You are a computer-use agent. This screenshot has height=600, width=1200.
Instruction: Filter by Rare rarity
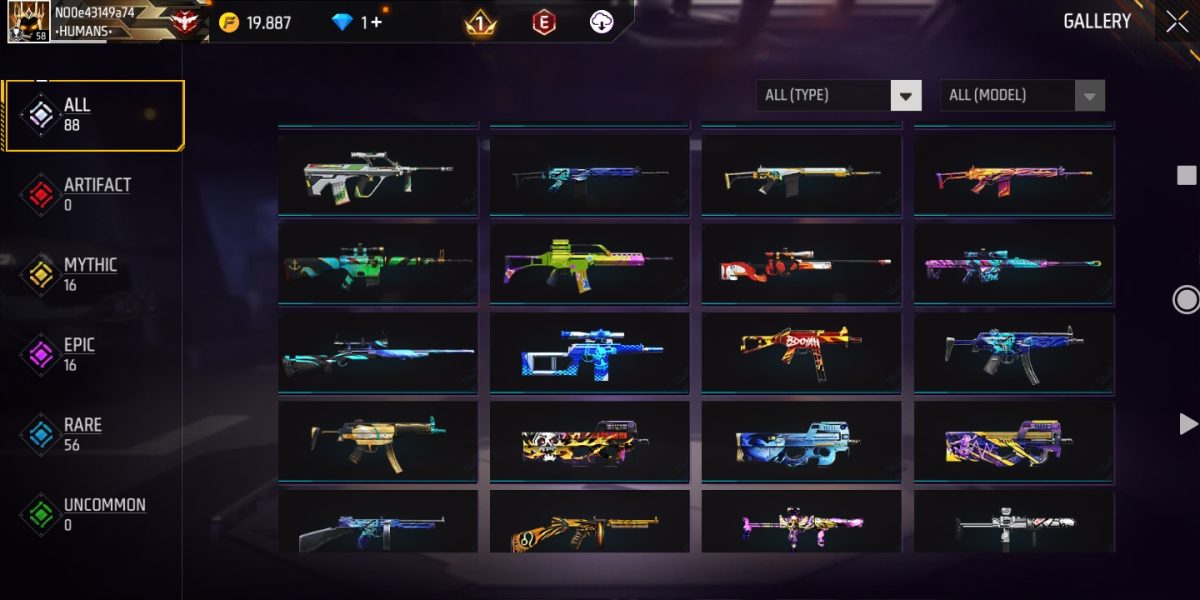pyautogui.click(x=82, y=435)
